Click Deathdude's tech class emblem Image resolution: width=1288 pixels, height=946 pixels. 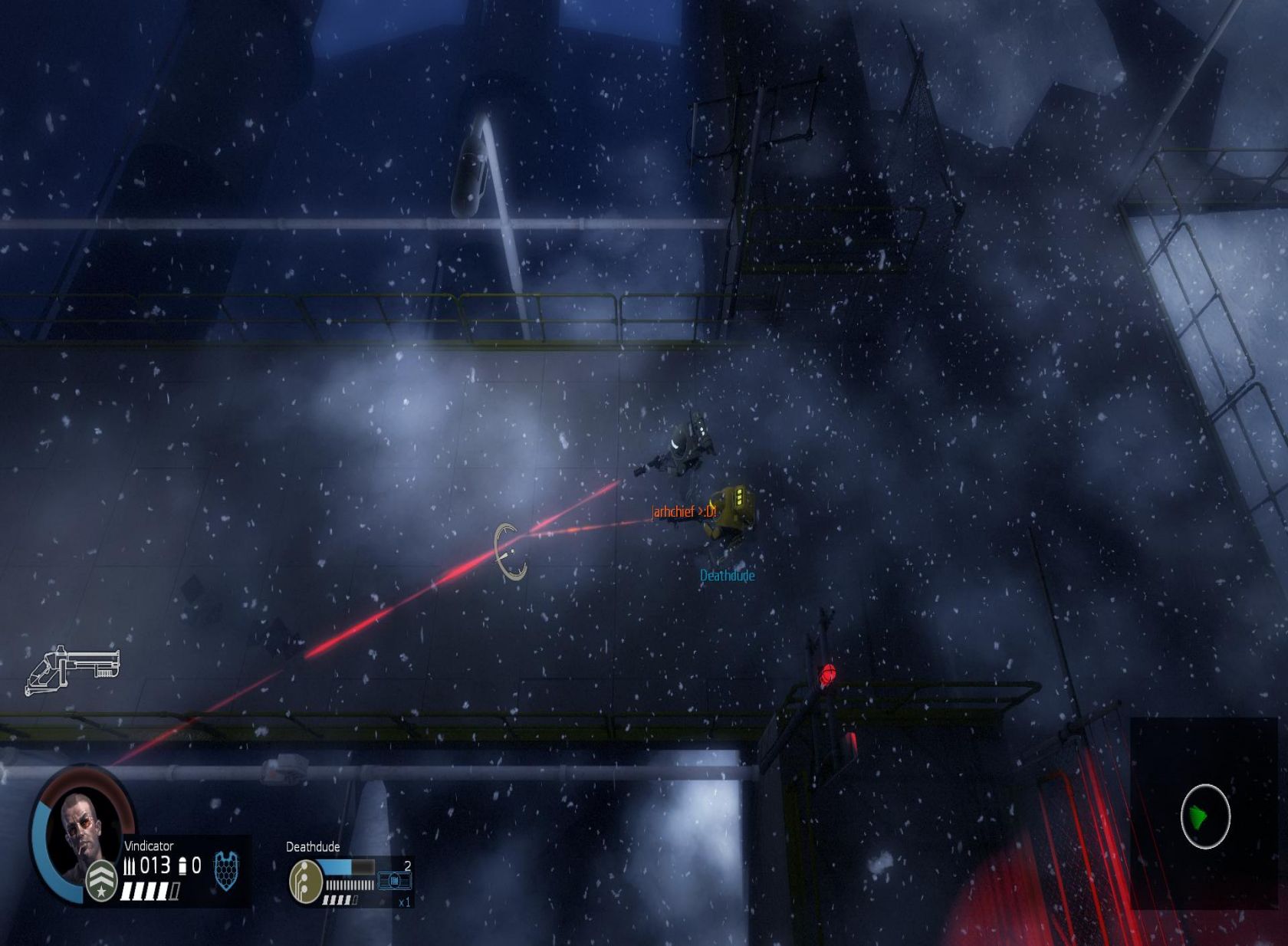pyautogui.click(x=305, y=881)
